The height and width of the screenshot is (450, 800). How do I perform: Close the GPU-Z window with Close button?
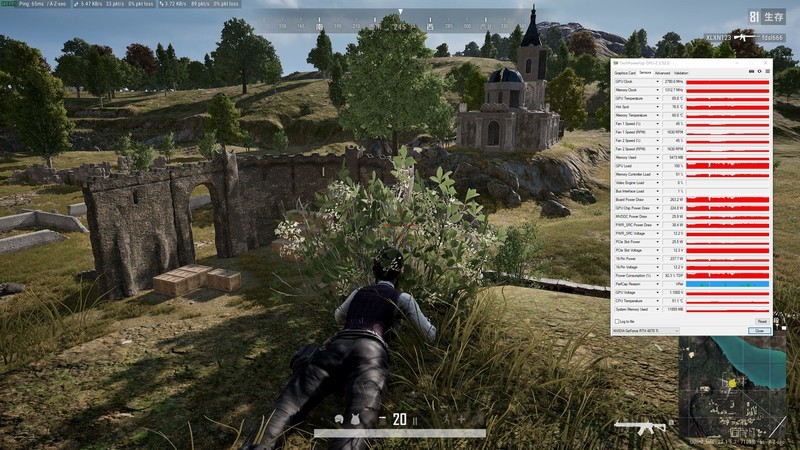pos(759,330)
